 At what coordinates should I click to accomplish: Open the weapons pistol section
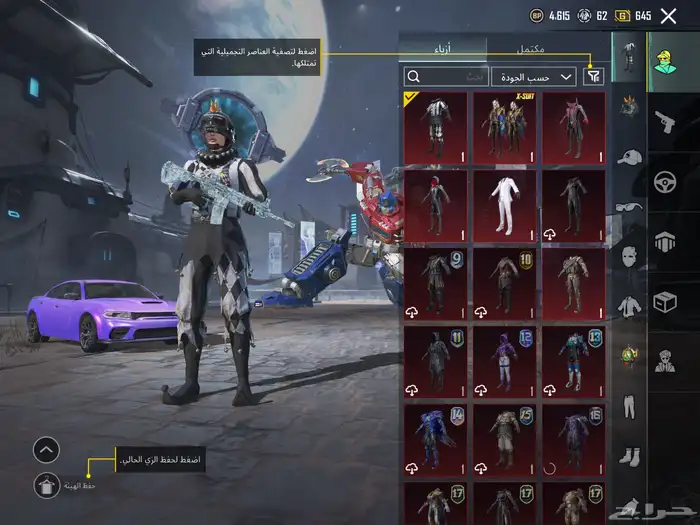665,122
